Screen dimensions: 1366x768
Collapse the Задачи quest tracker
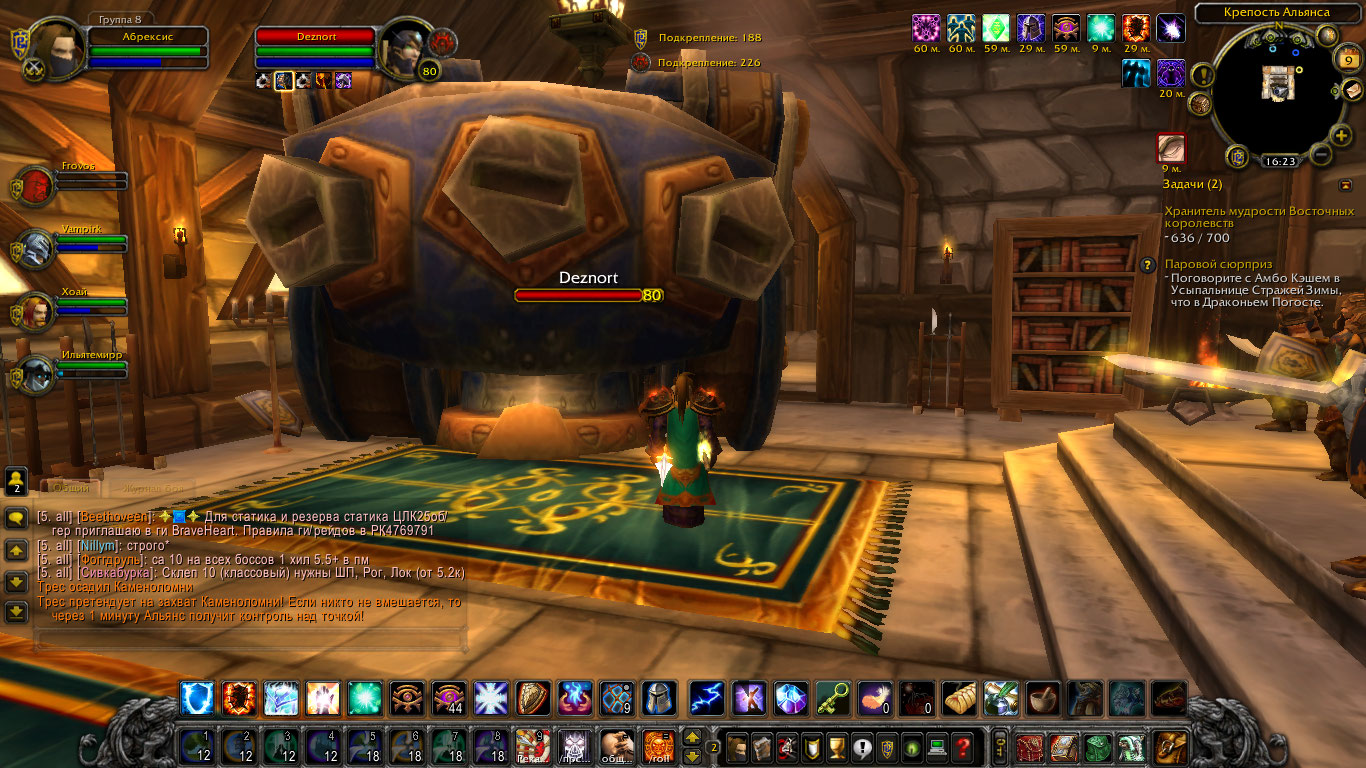pos(1345,185)
